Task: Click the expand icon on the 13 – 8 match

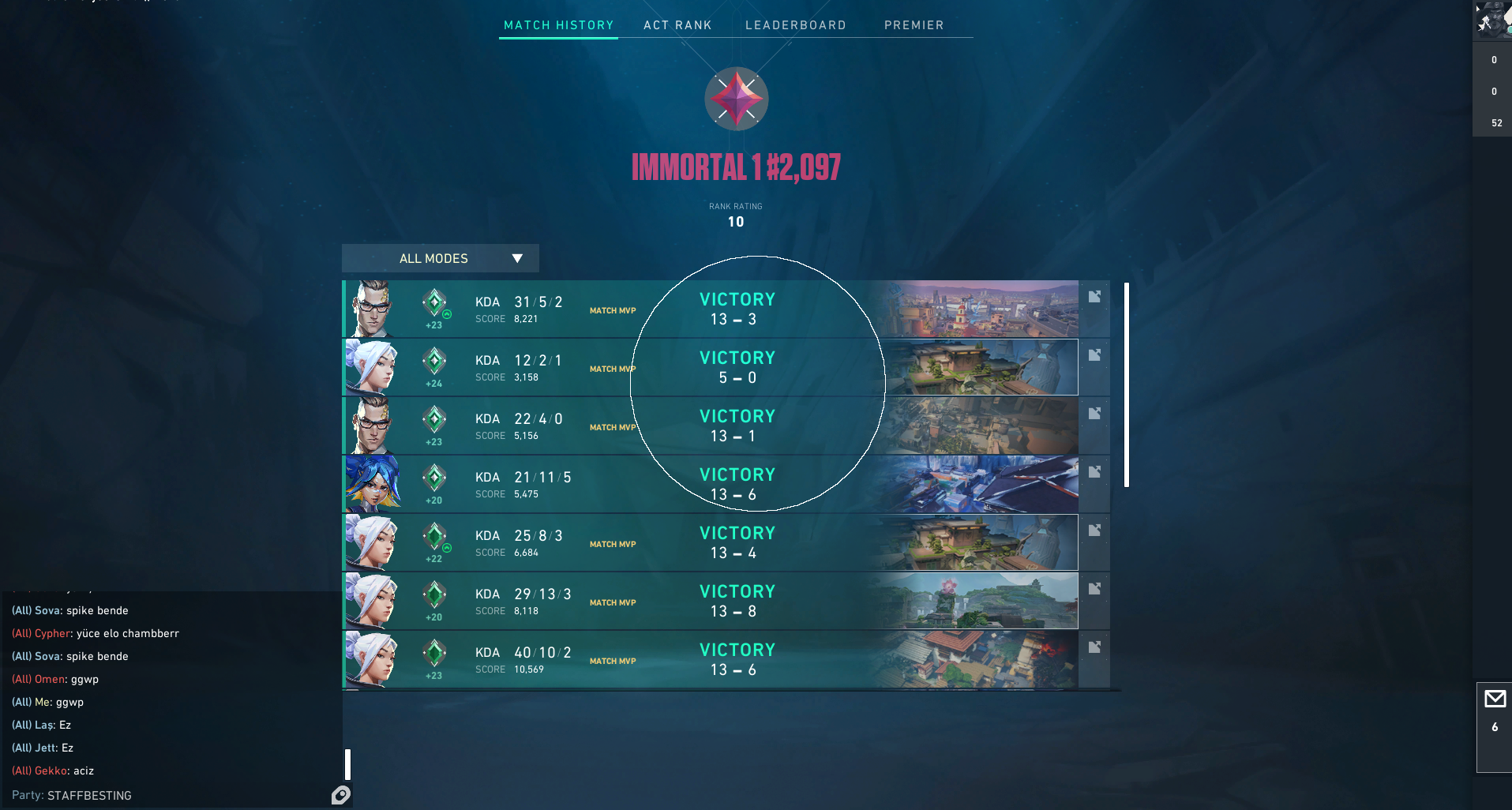Action: tap(1094, 589)
